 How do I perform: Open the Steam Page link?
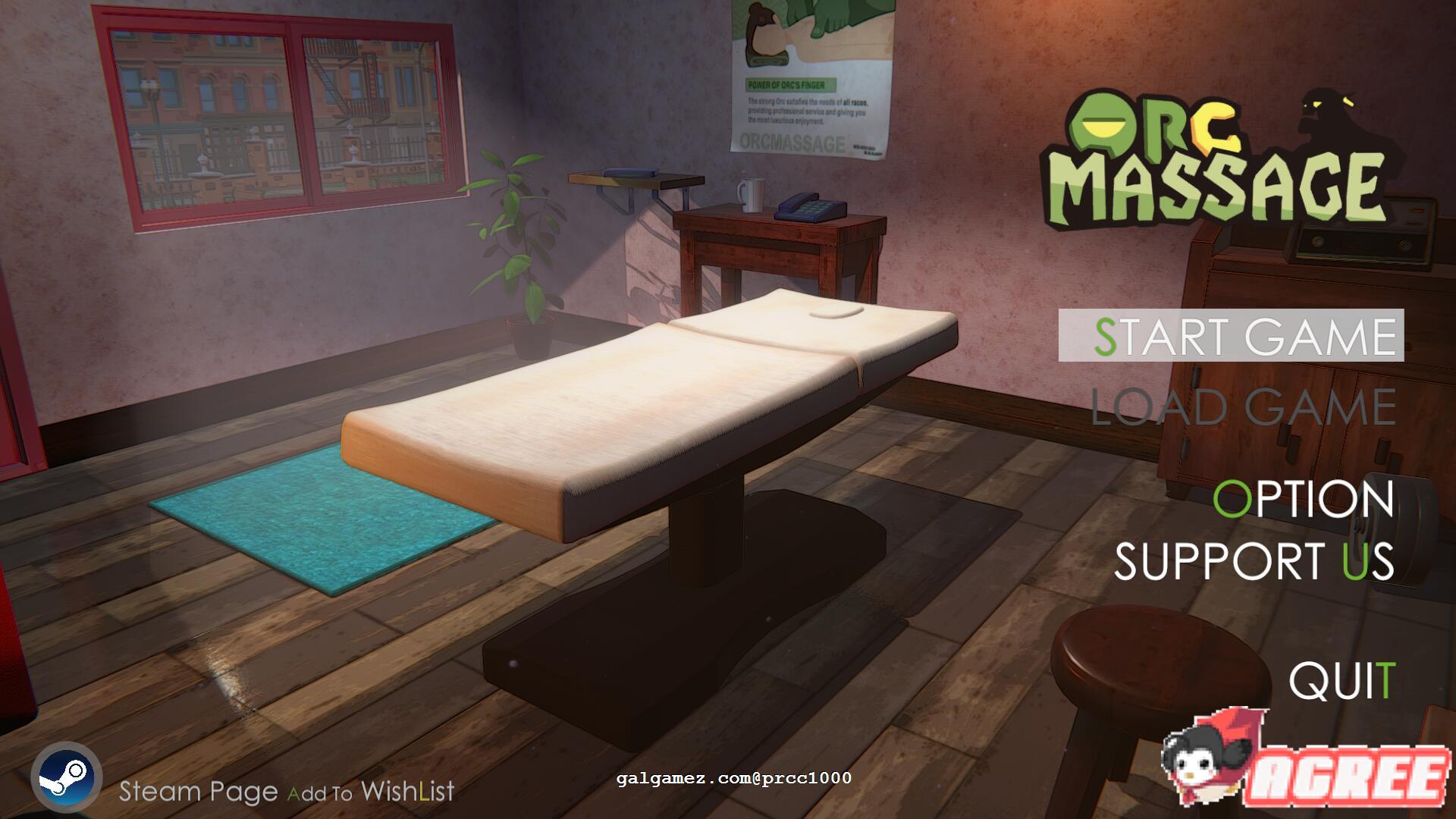196,791
